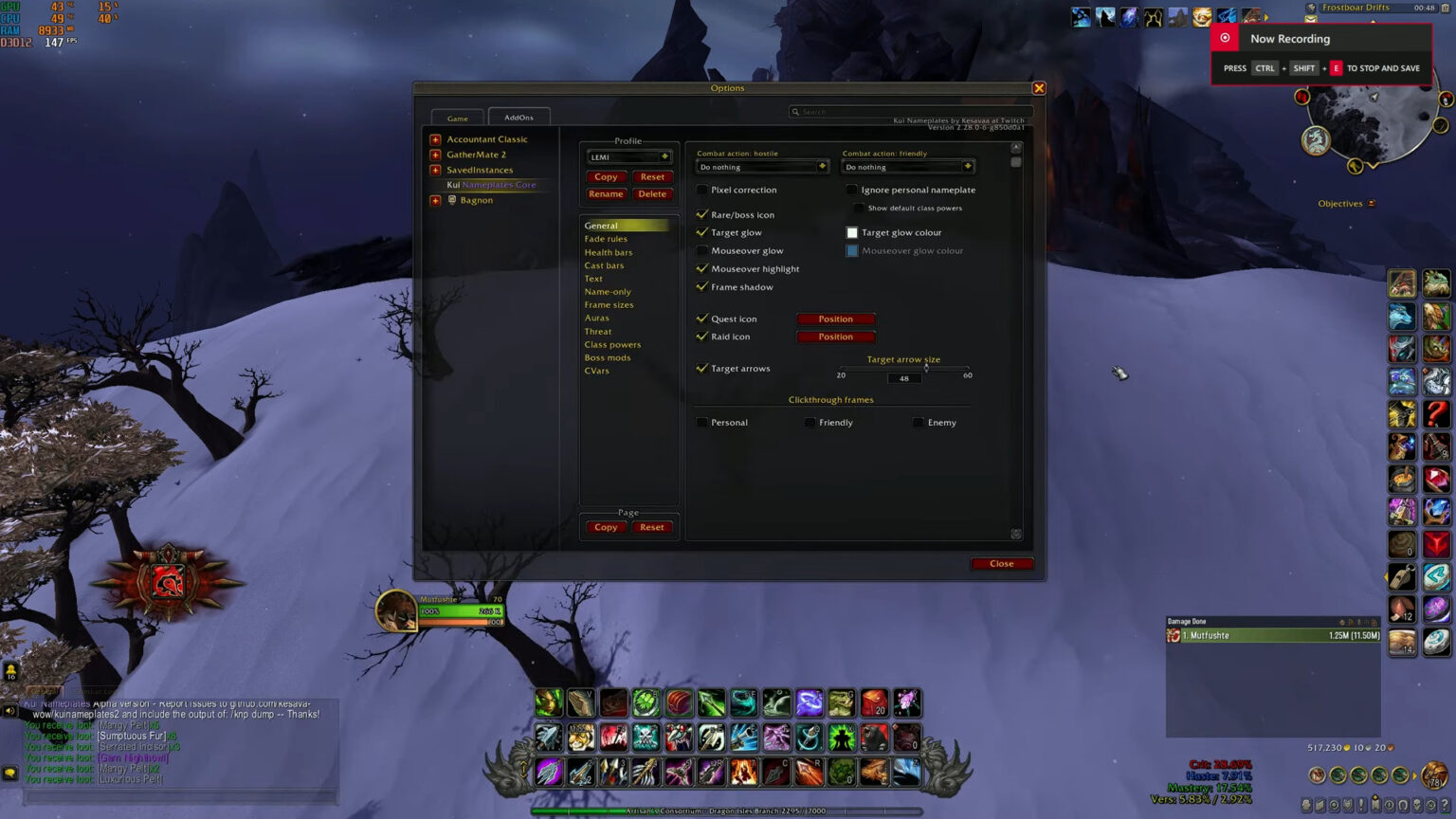This screenshot has width=1456, height=819.
Task: Open the friendly Combat action dropdown
Action: click(x=907, y=166)
